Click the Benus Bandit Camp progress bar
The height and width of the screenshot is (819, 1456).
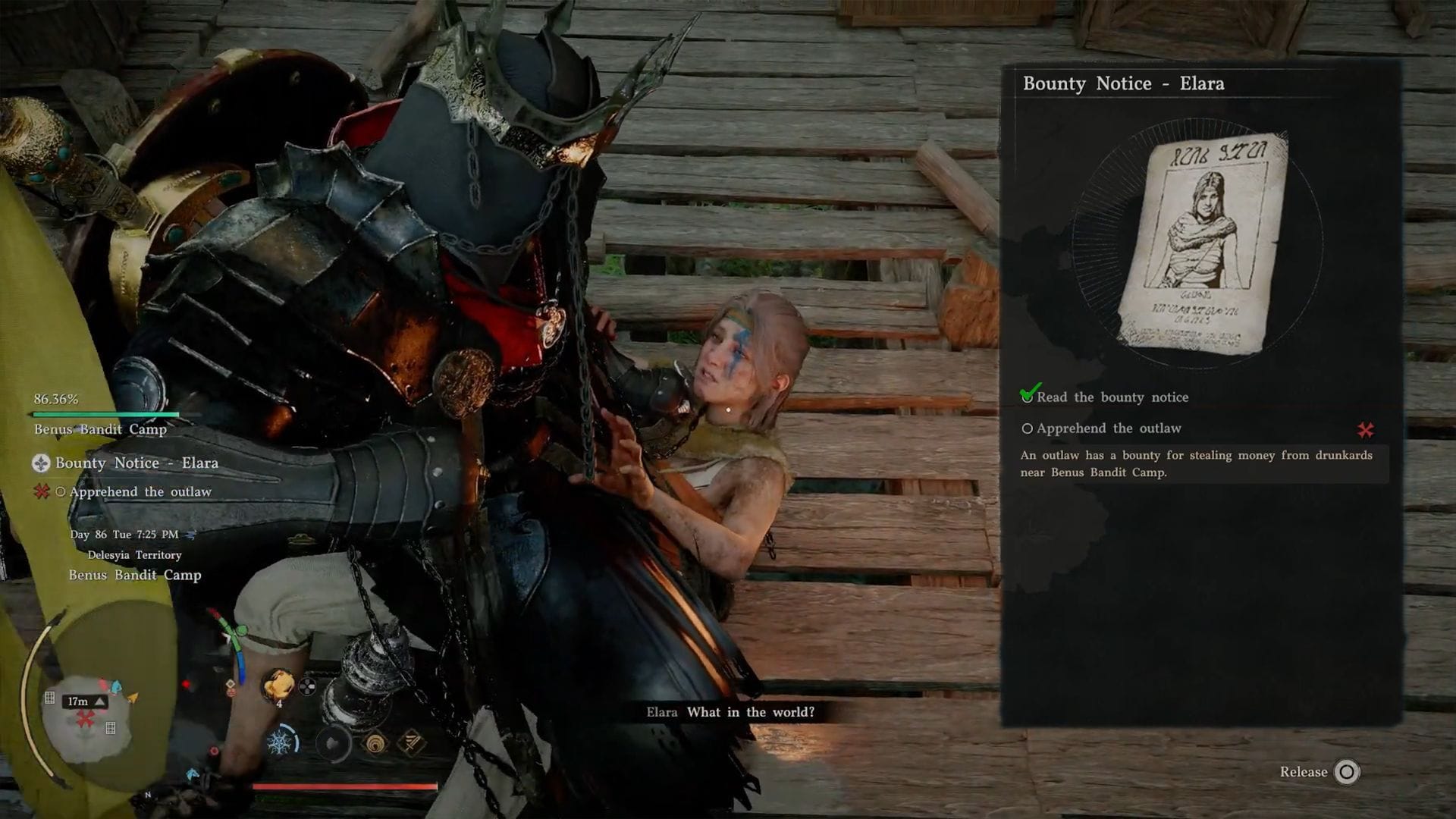(105, 414)
